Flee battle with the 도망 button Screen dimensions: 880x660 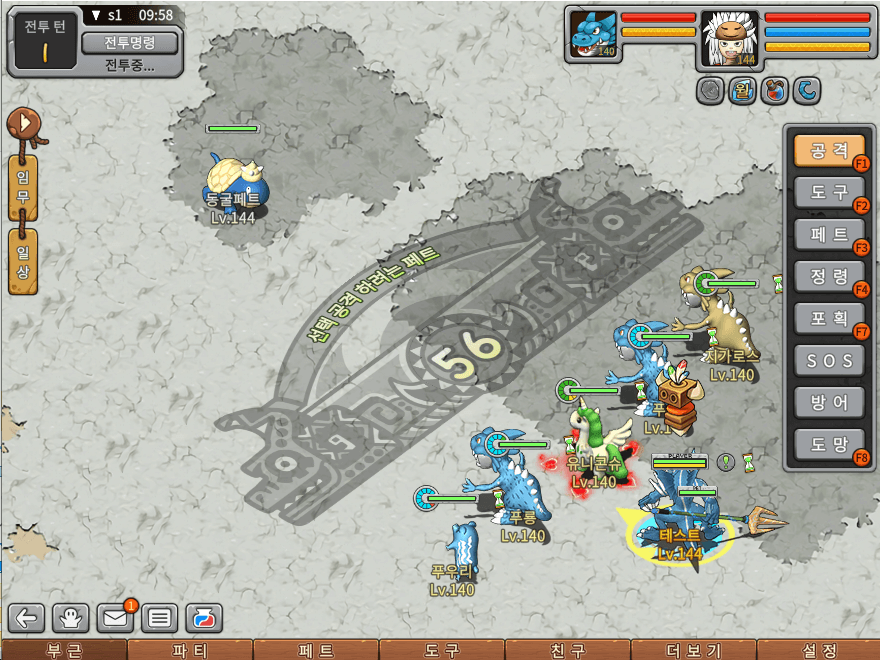point(827,443)
